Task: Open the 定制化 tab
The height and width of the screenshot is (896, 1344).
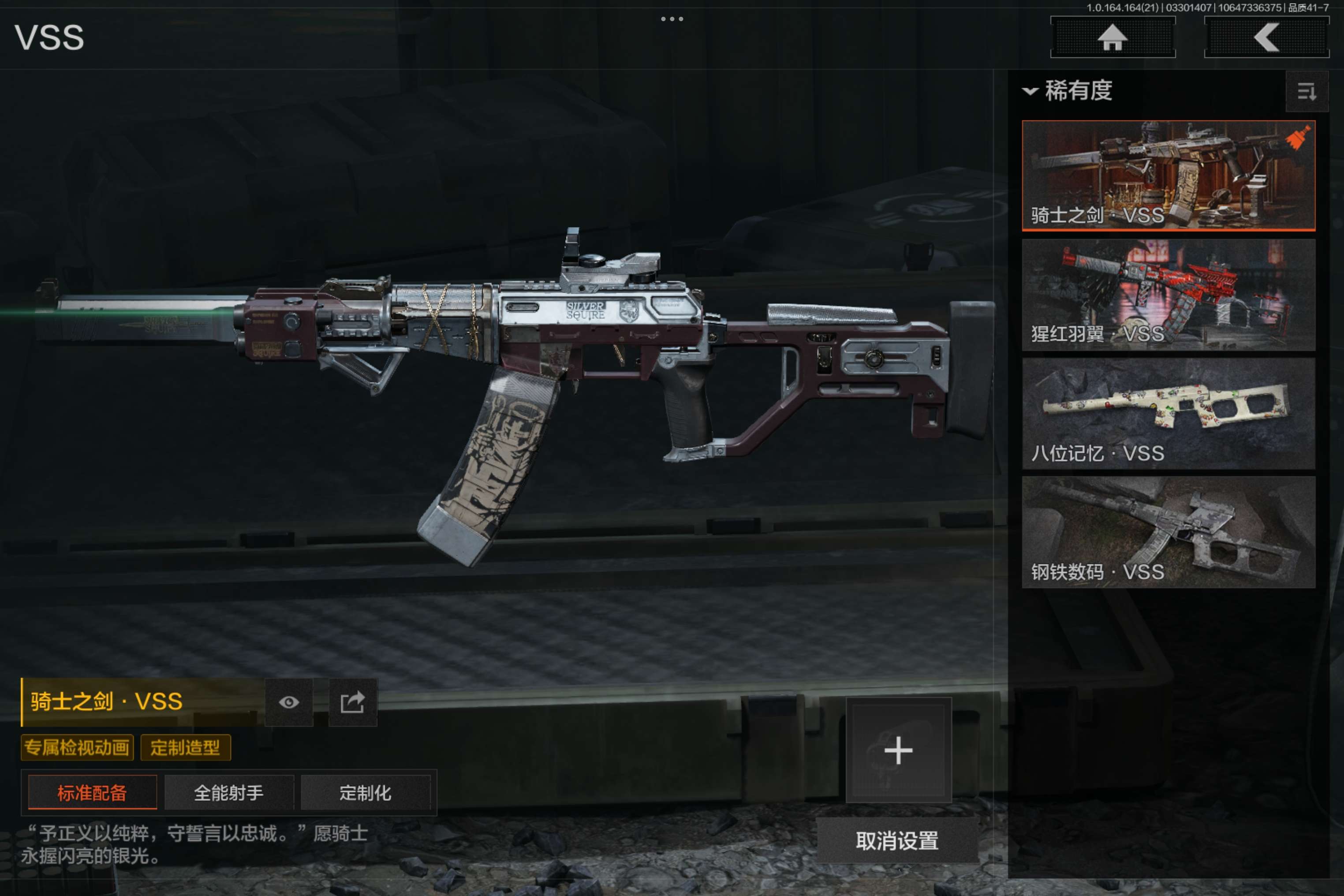Action: click(365, 792)
